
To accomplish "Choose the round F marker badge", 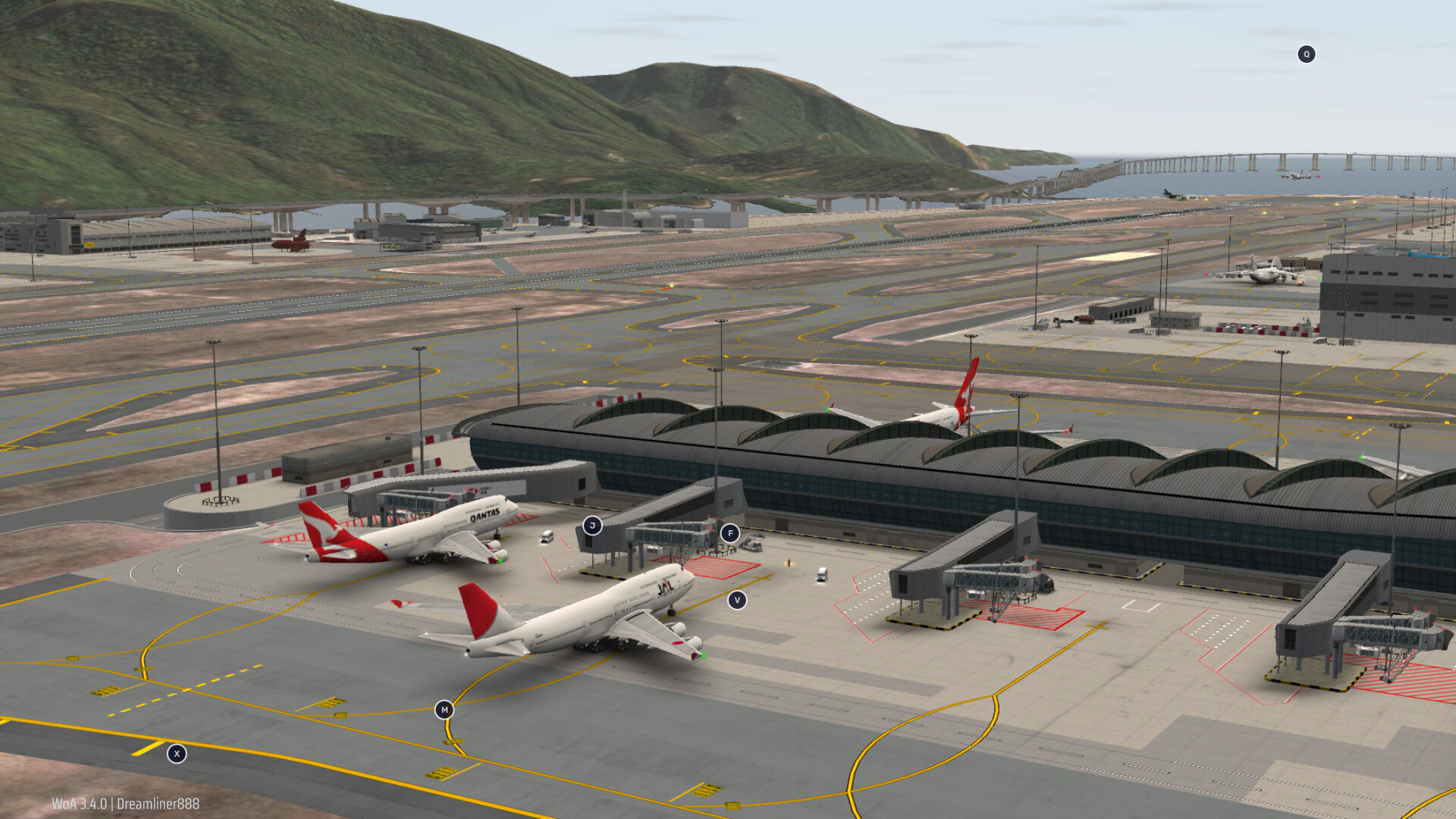I will tap(730, 533).
